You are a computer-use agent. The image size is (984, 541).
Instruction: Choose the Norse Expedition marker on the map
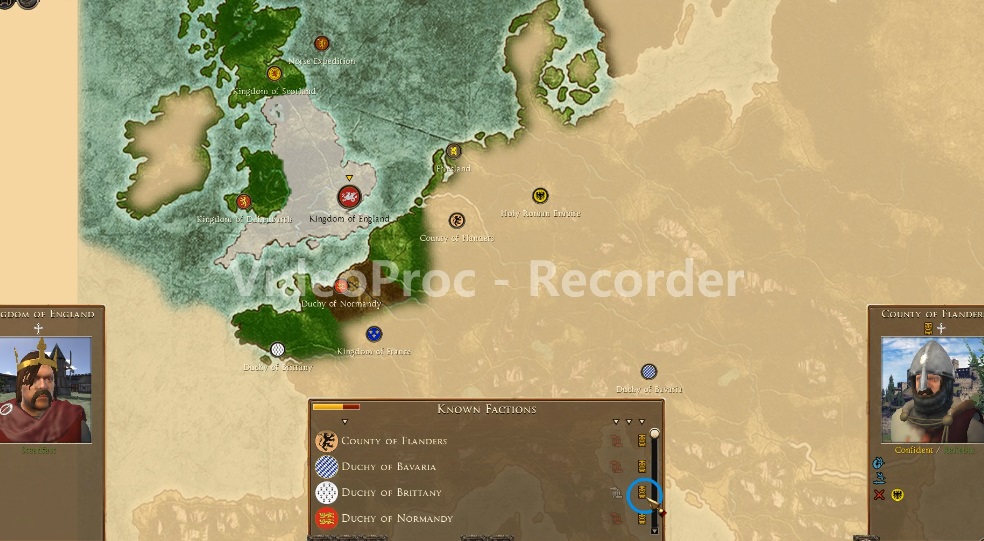(322, 43)
